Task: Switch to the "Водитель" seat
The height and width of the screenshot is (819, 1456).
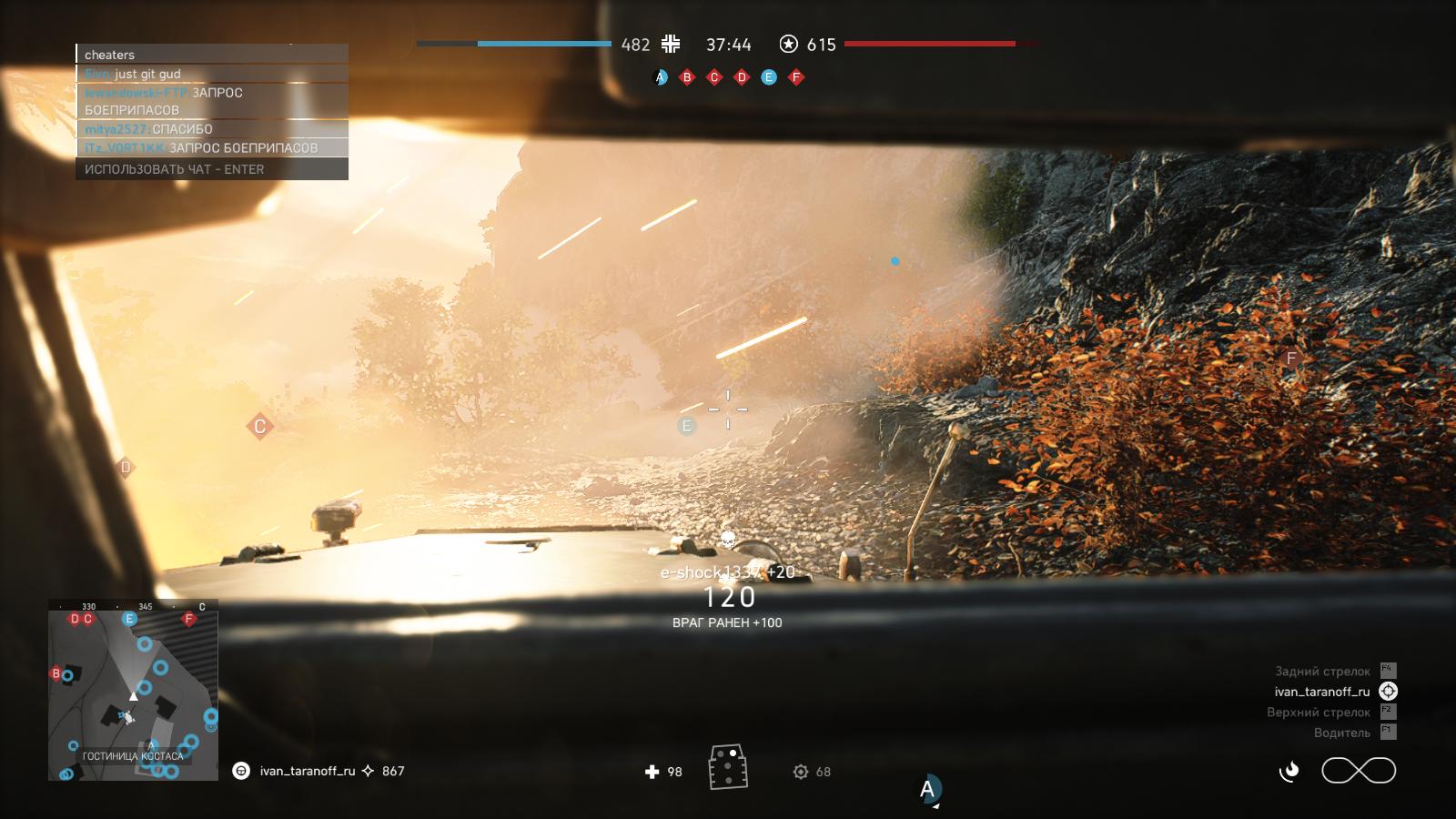Action: pyautogui.click(x=1341, y=733)
